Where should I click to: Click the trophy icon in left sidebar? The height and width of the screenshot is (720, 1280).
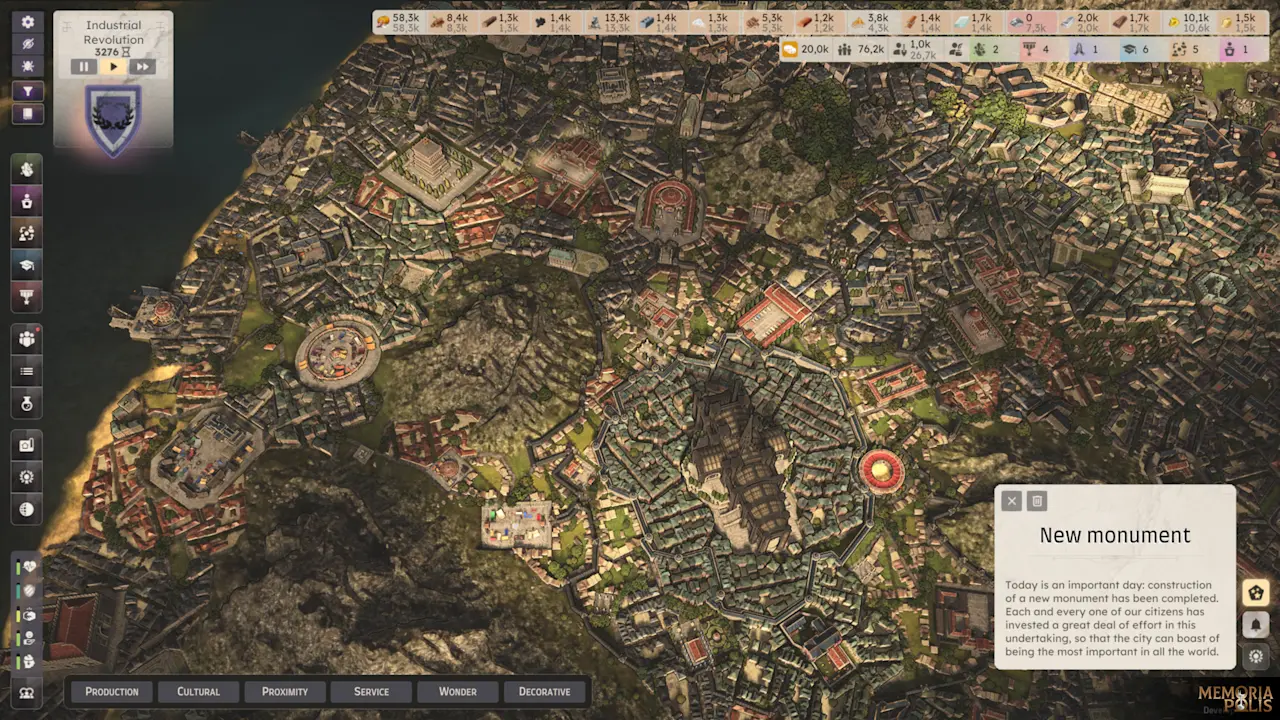tap(27, 296)
